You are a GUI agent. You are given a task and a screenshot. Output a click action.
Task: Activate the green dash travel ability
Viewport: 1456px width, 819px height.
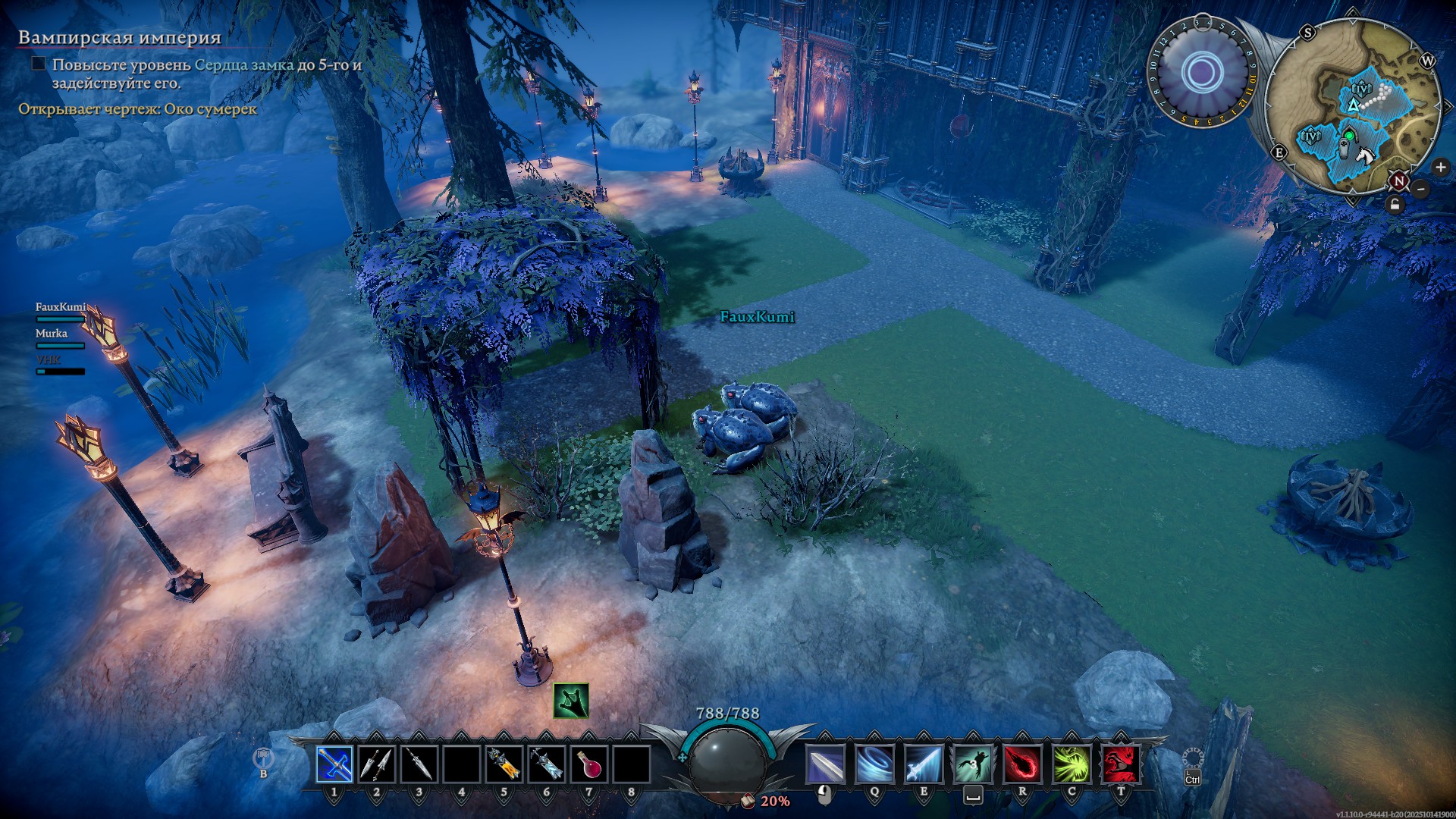(x=973, y=764)
